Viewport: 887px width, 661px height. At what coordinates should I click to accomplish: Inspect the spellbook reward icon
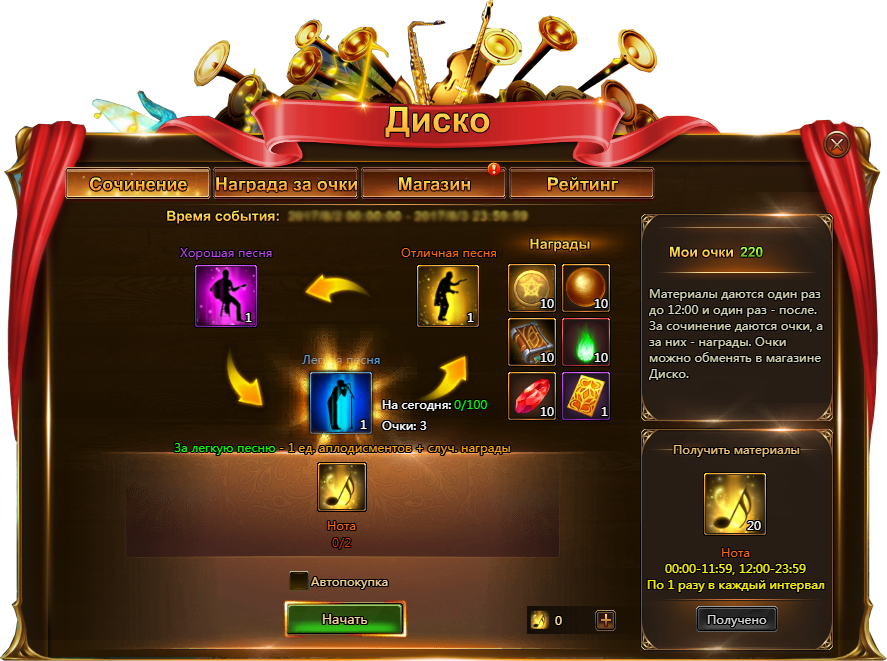[532, 342]
